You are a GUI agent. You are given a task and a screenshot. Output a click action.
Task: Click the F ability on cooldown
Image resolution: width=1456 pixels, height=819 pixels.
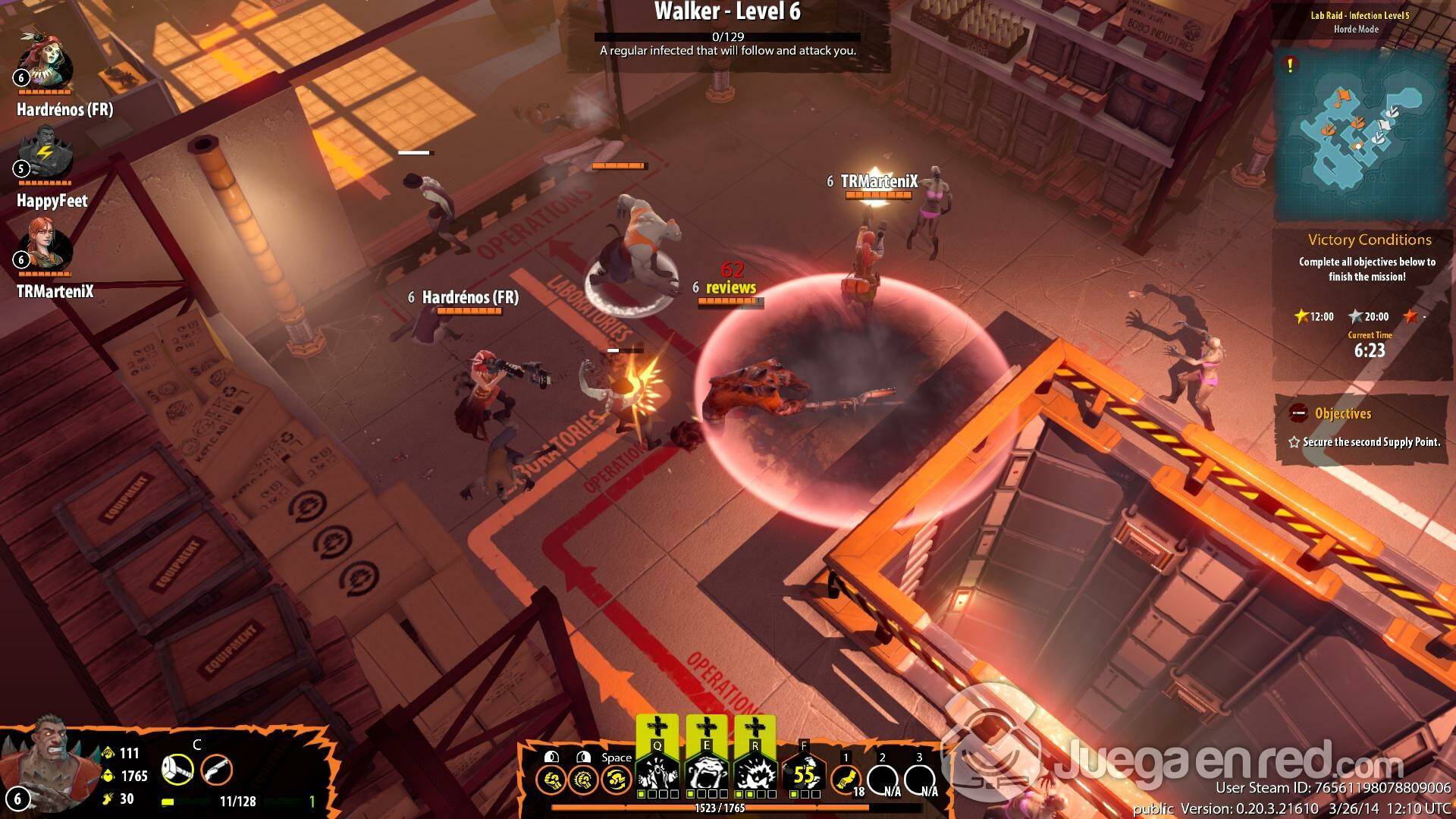(x=804, y=775)
